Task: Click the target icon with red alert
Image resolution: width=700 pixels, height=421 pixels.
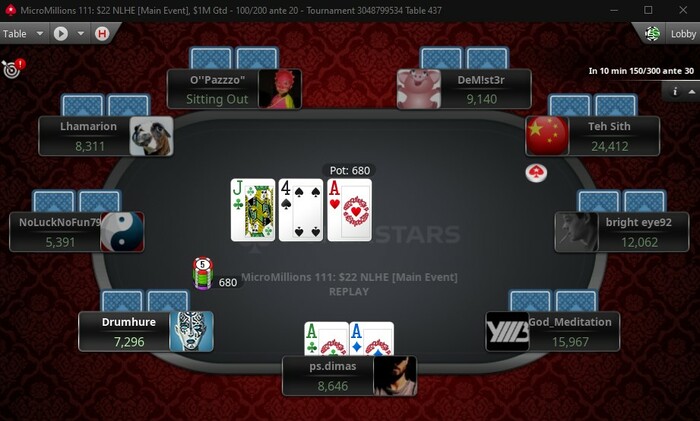Action: (x=12, y=69)
